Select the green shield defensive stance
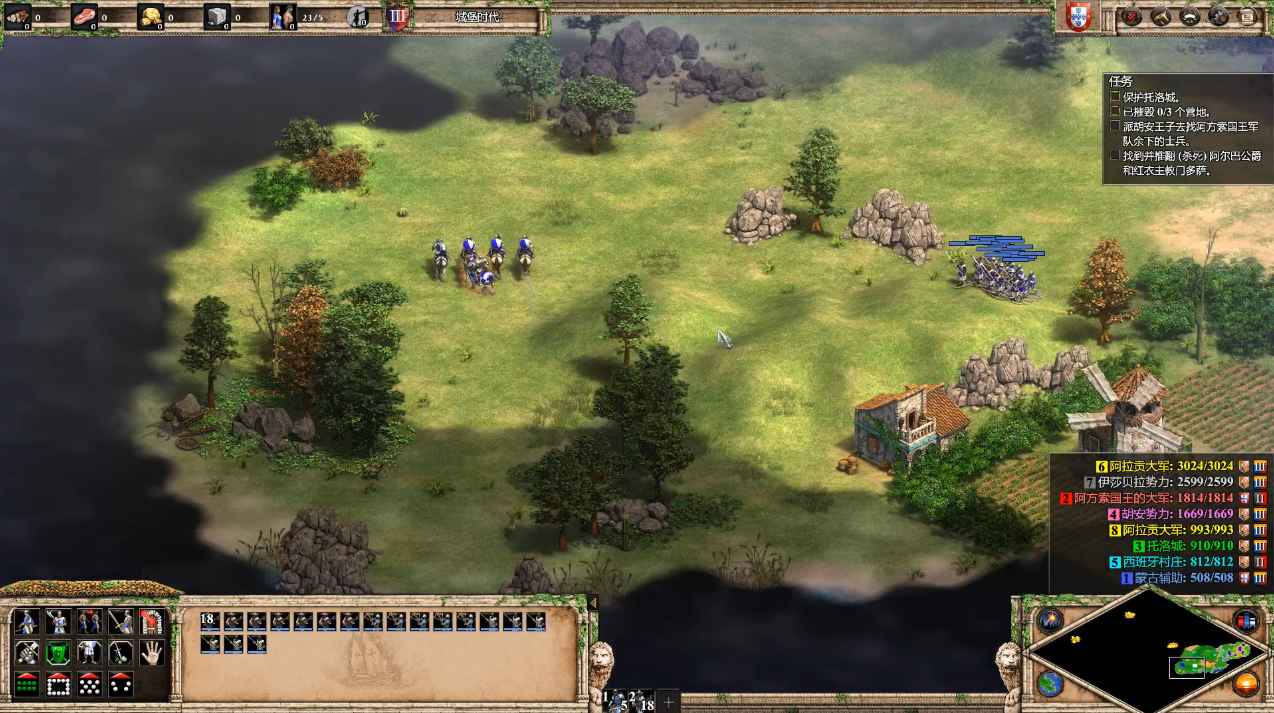The image size is (1274, 713). [59, 653]
